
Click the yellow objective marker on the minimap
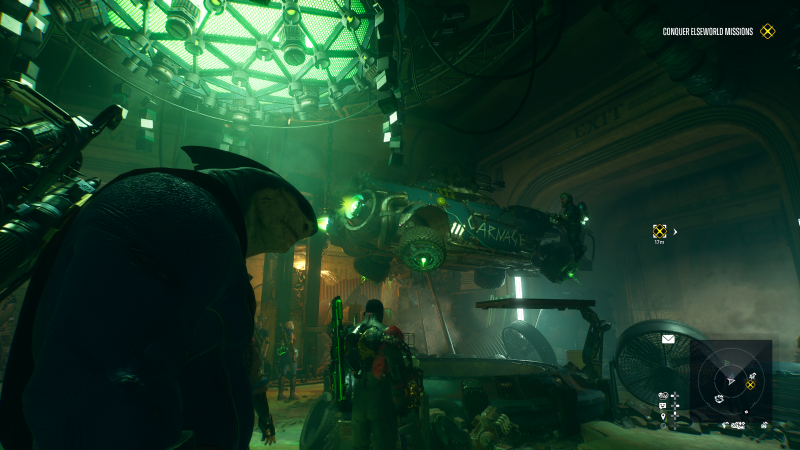750,384
